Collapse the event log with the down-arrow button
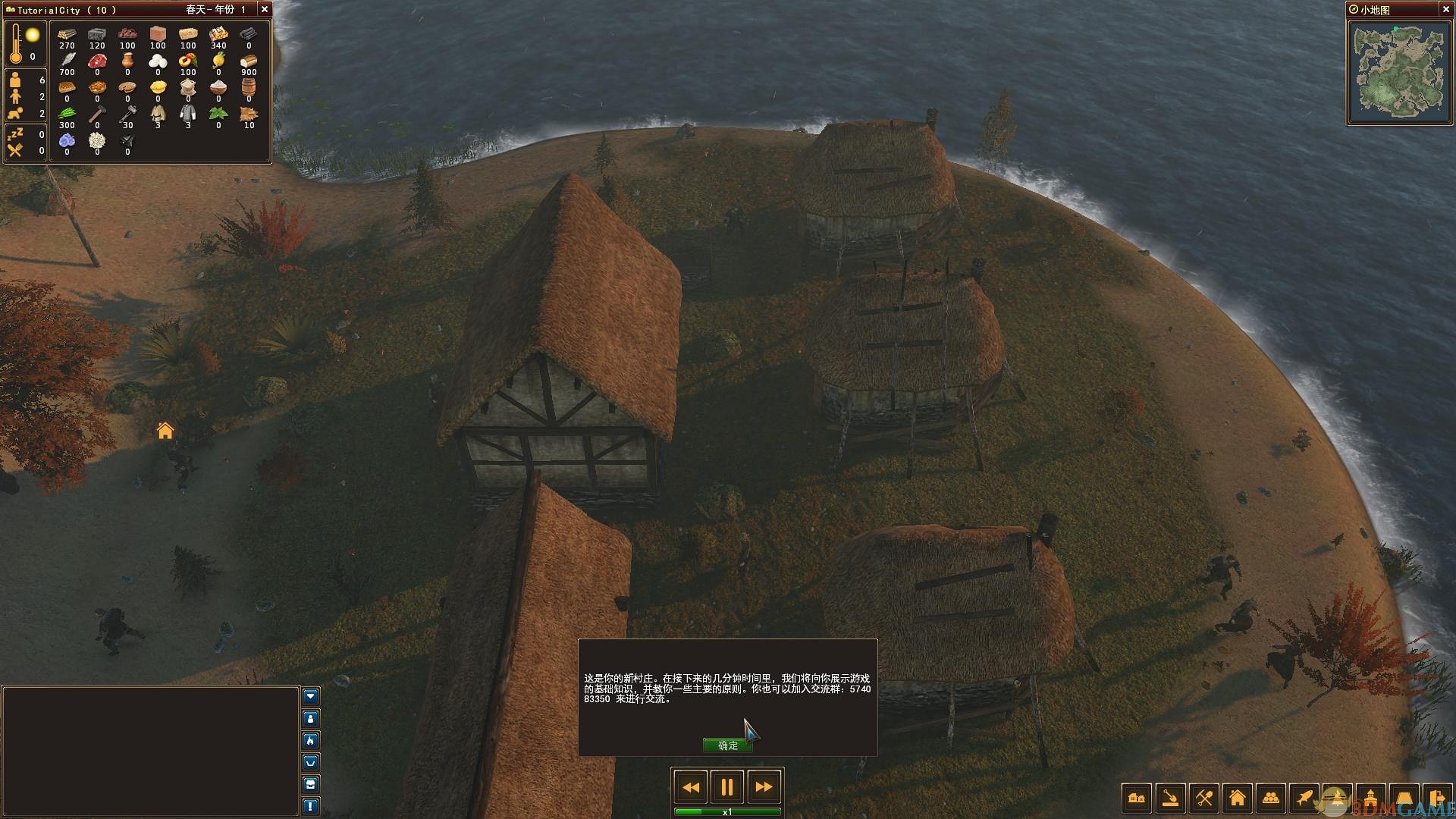 tap(311, 696)
